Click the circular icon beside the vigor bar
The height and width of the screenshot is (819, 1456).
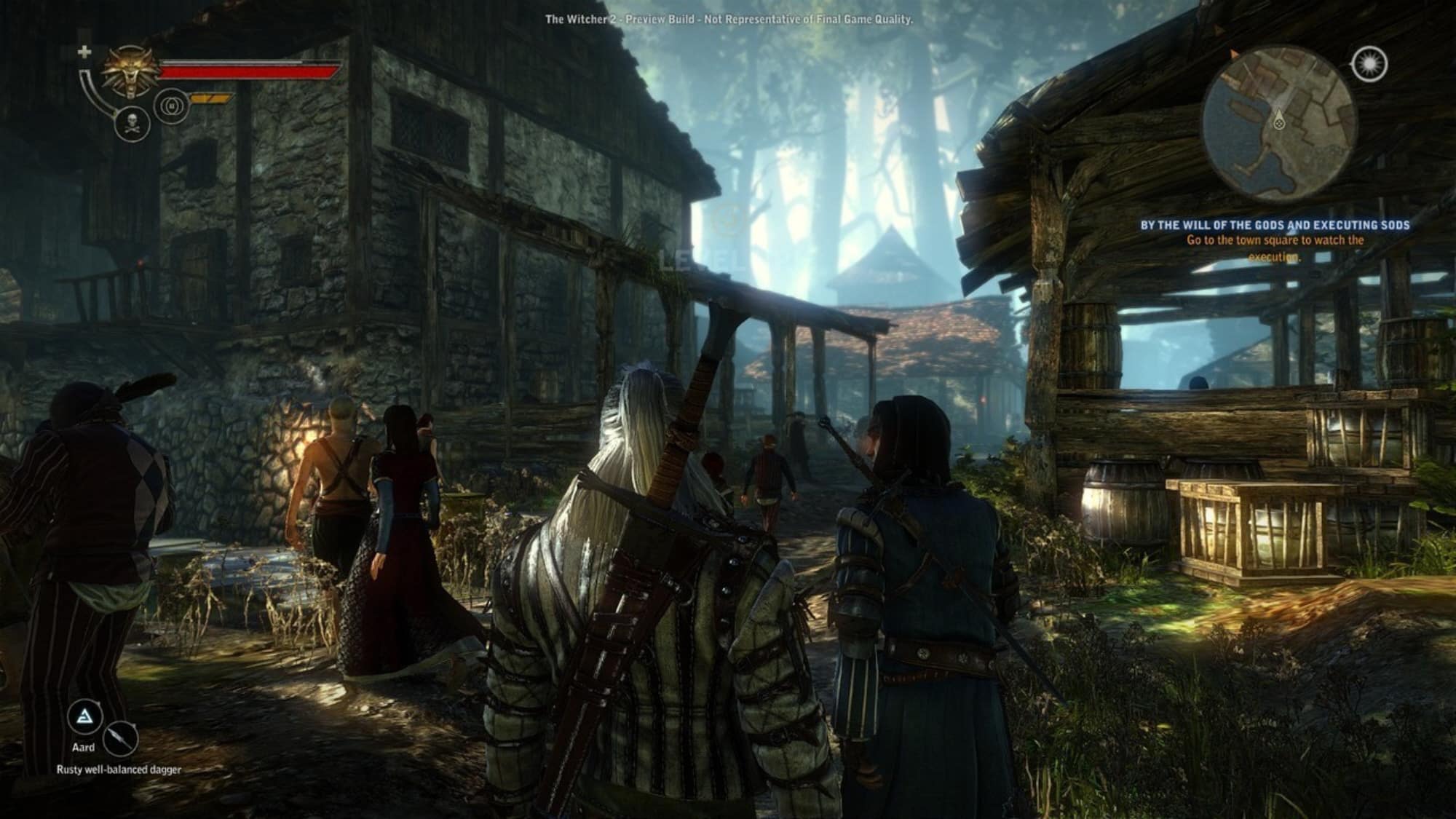coord(172,106)
